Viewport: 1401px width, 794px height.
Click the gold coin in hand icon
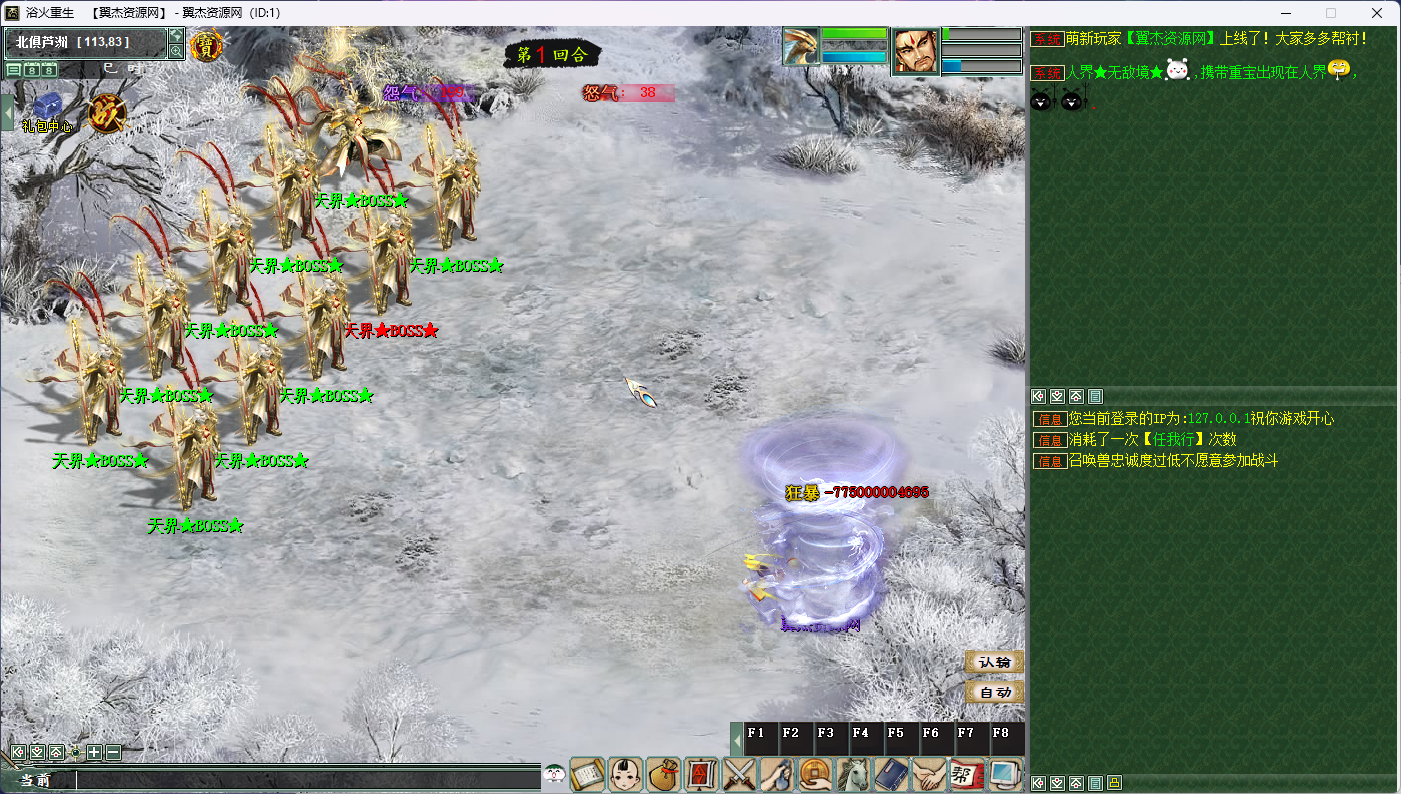click(x=816, y=775)
